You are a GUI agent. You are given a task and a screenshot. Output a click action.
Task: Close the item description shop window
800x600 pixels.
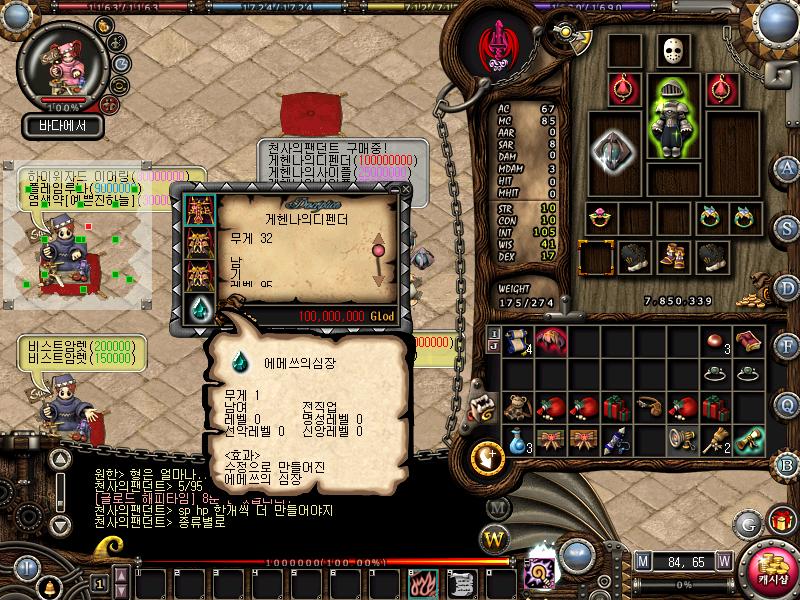(x=405, y=187)
